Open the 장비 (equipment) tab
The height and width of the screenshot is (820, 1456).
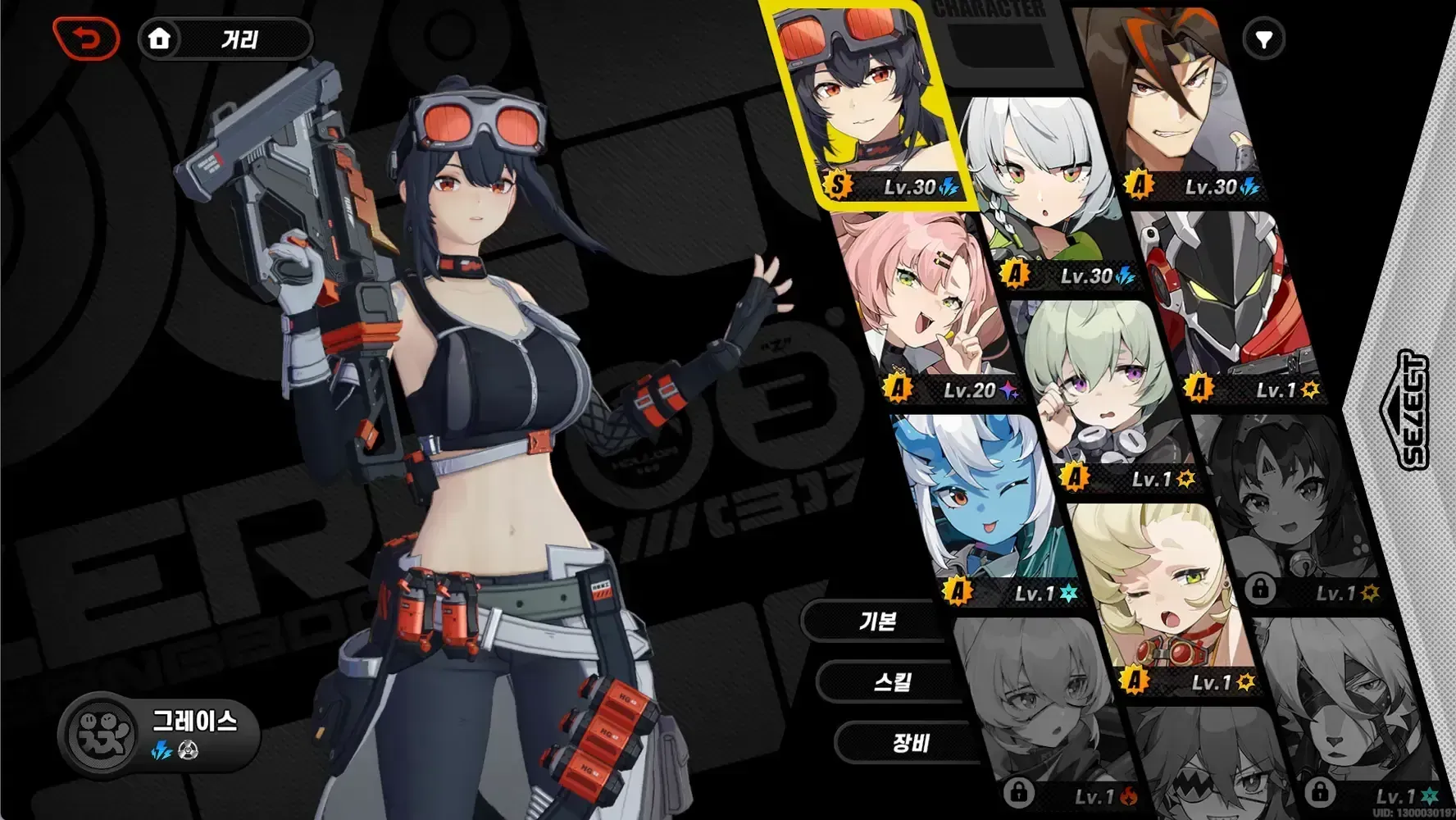(x=910, y=743)
